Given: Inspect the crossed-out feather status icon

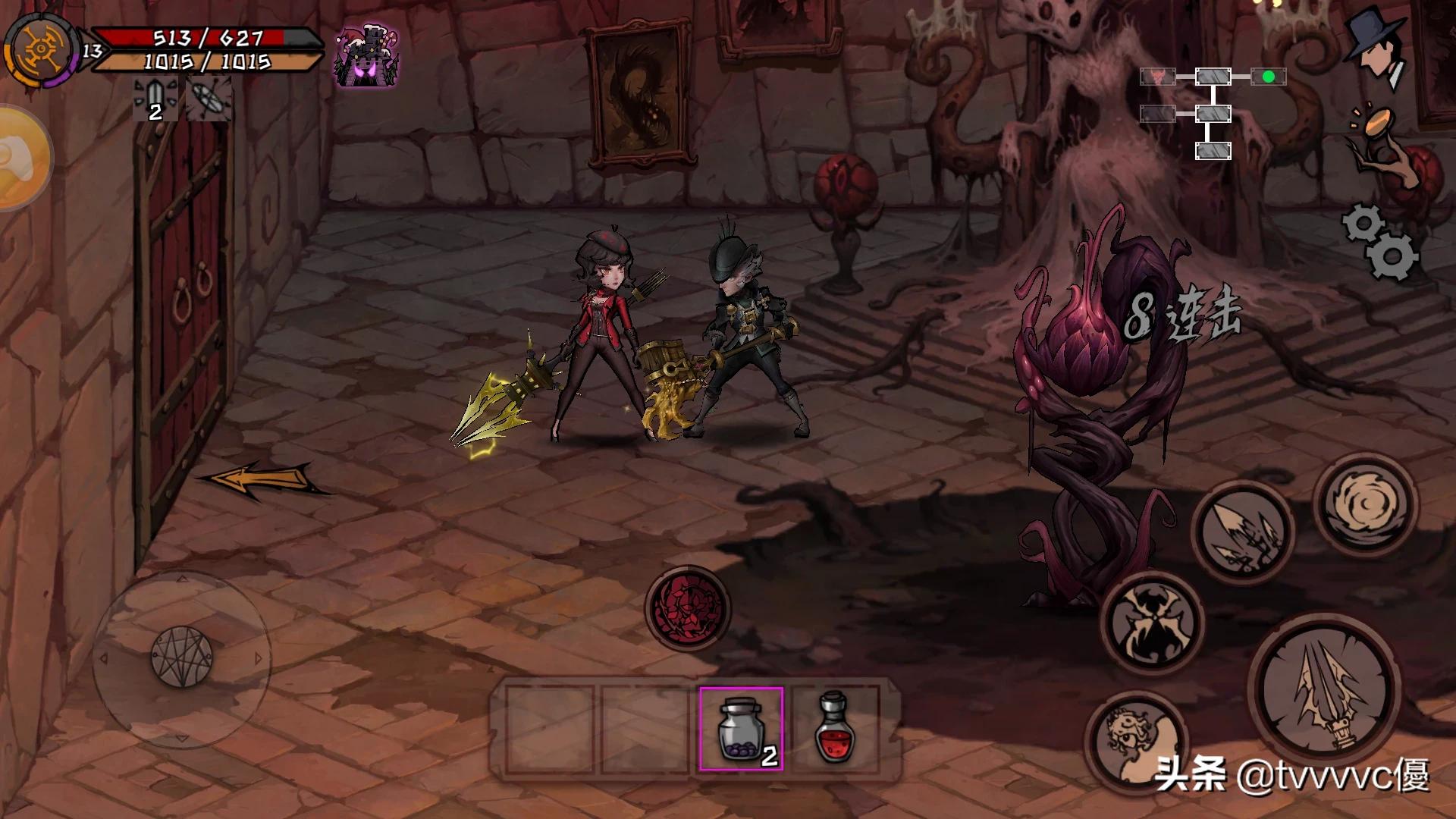Looking at the screenshot, I should (207, 99).
